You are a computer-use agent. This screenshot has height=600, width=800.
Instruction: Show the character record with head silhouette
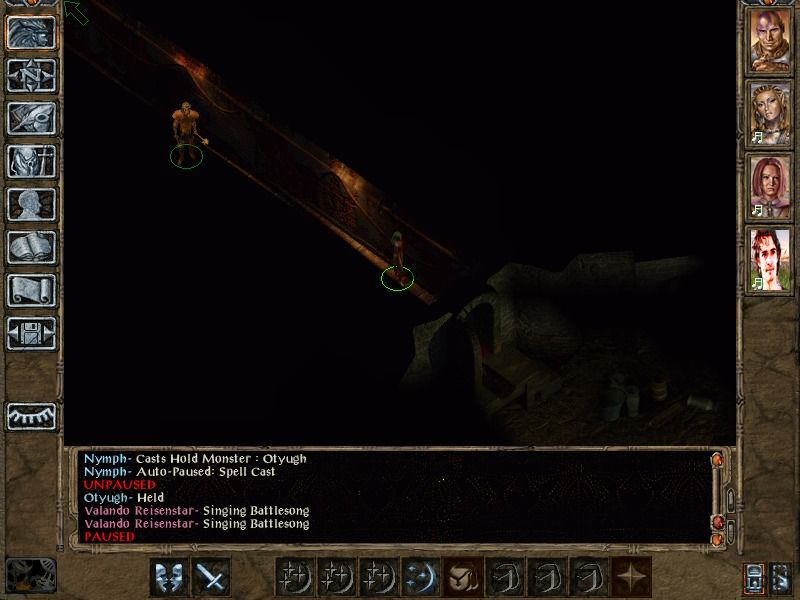pos(31,204)
